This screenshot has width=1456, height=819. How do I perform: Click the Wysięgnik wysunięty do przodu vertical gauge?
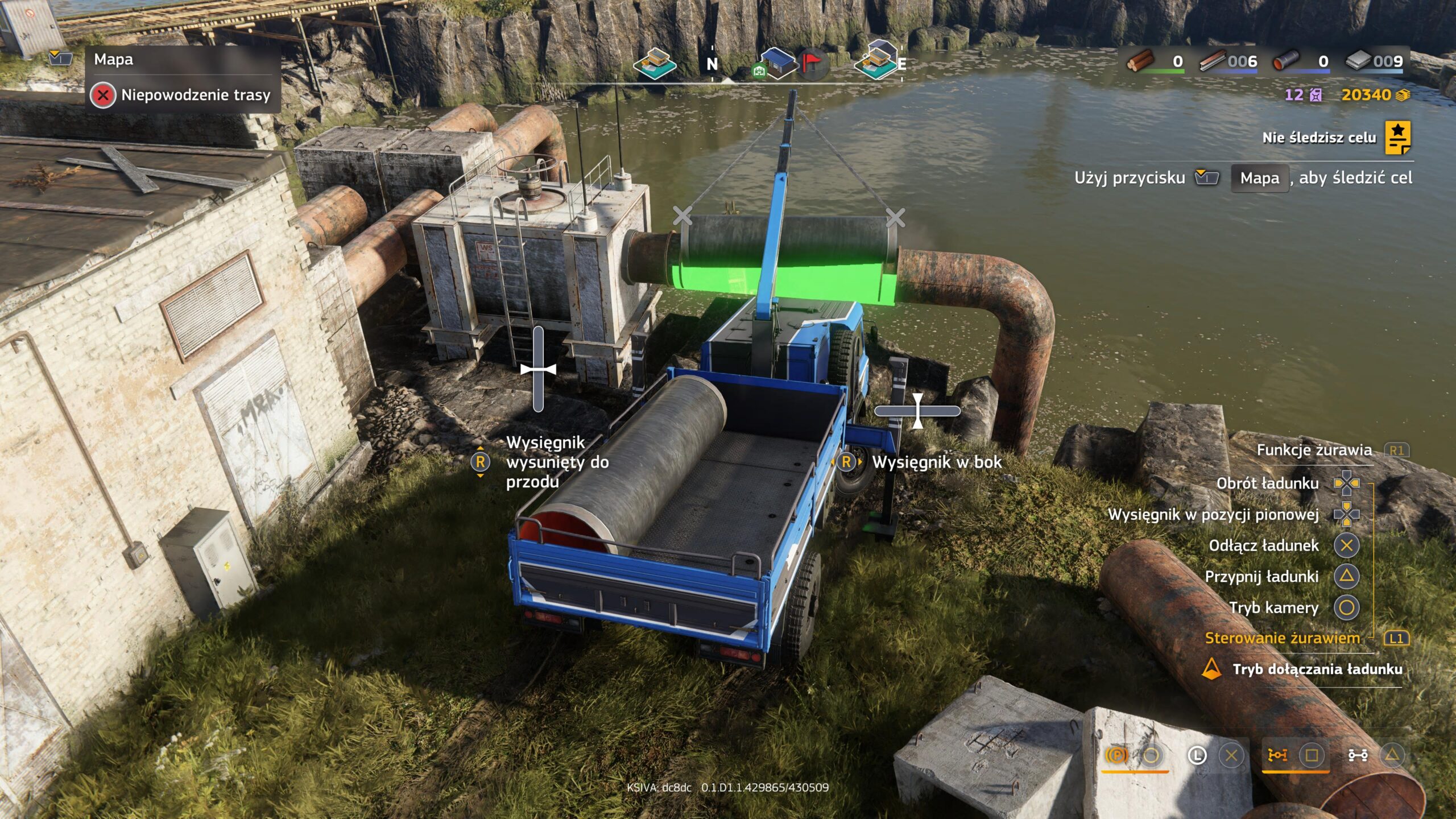pos(538,369)
